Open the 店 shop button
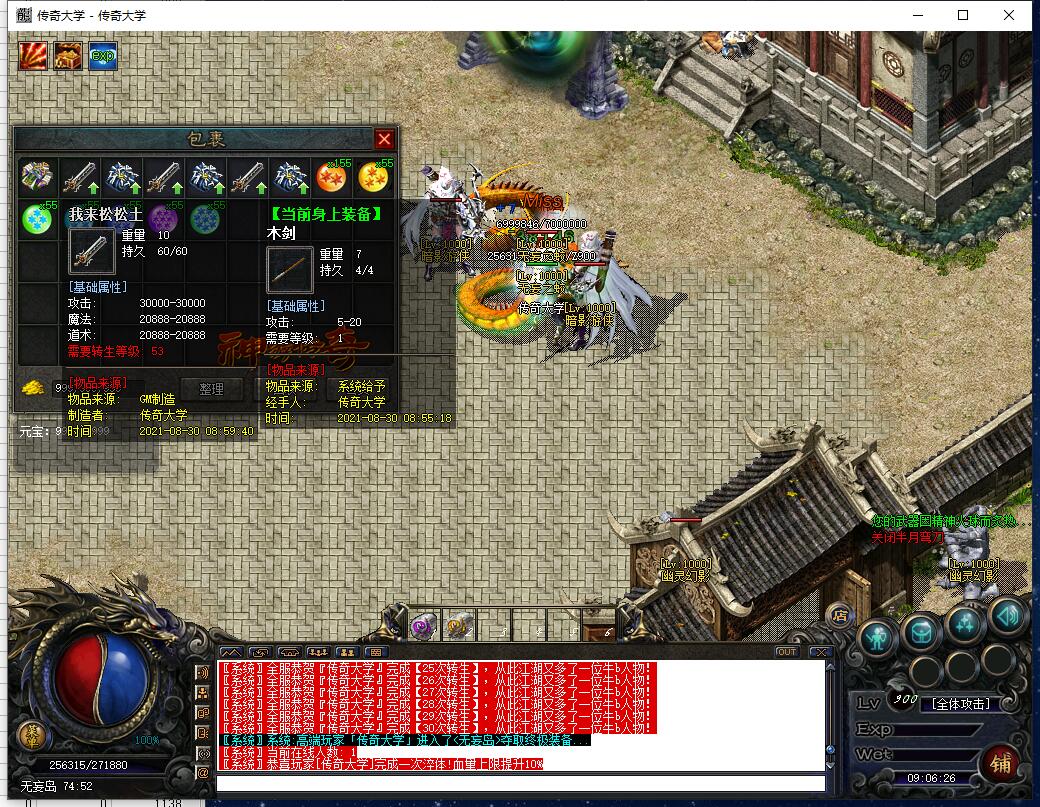 pos(840,614)
